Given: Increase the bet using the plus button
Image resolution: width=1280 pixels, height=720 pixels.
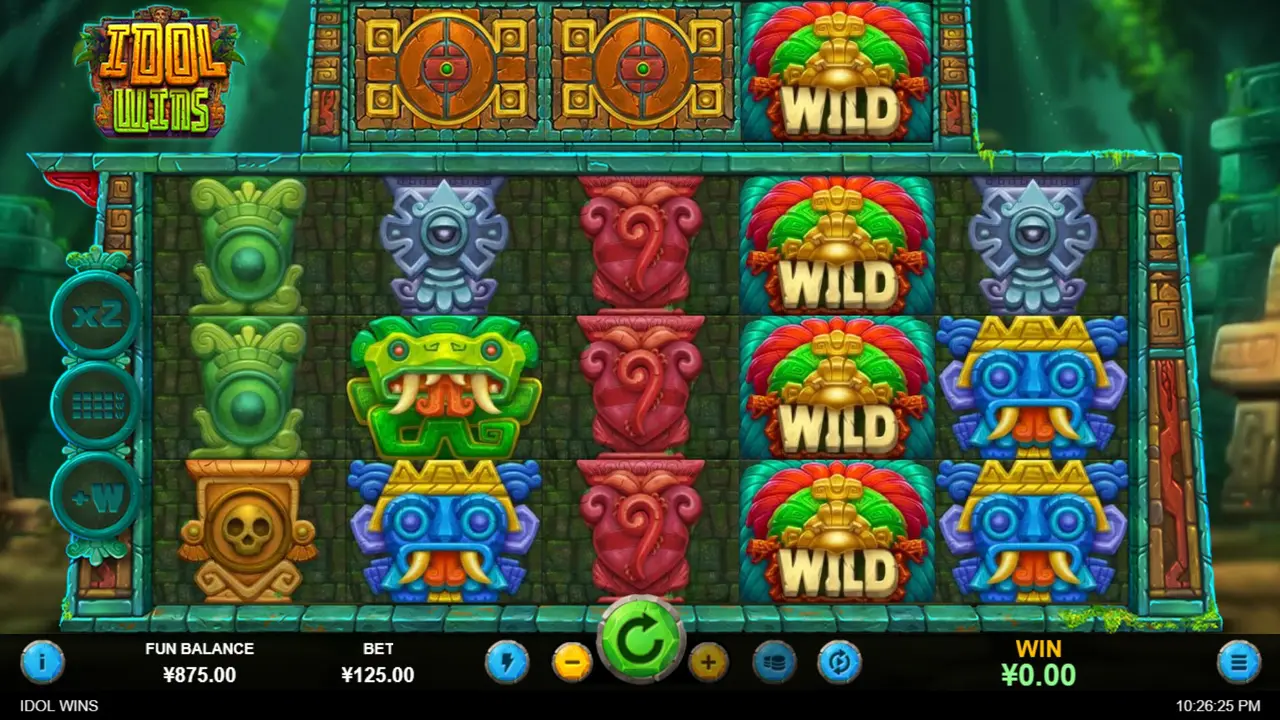Looking at the screenshot, I should [x=707, y=661].
